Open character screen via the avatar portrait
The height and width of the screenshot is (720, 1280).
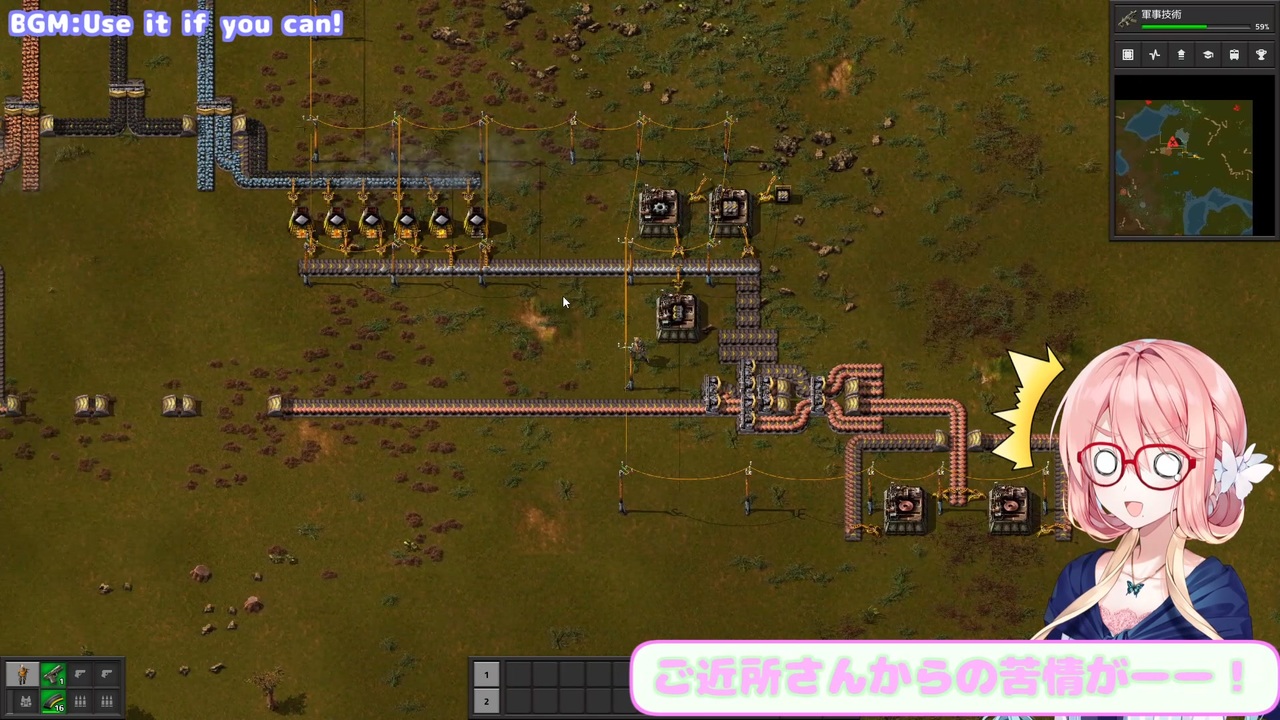(22, 672)
